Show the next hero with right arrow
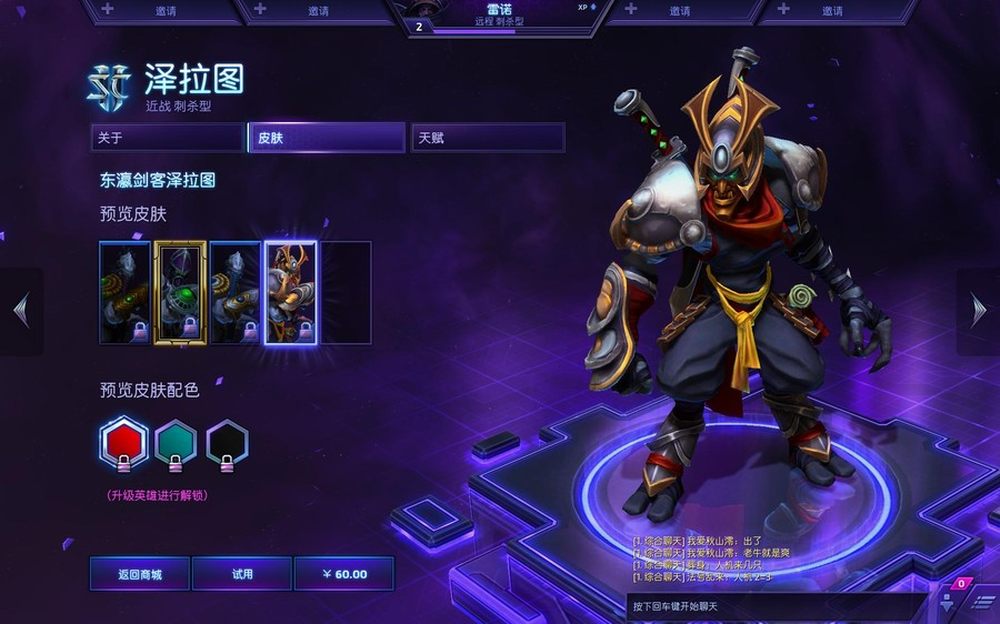1000x624 pixels. [x=978, y=311]
